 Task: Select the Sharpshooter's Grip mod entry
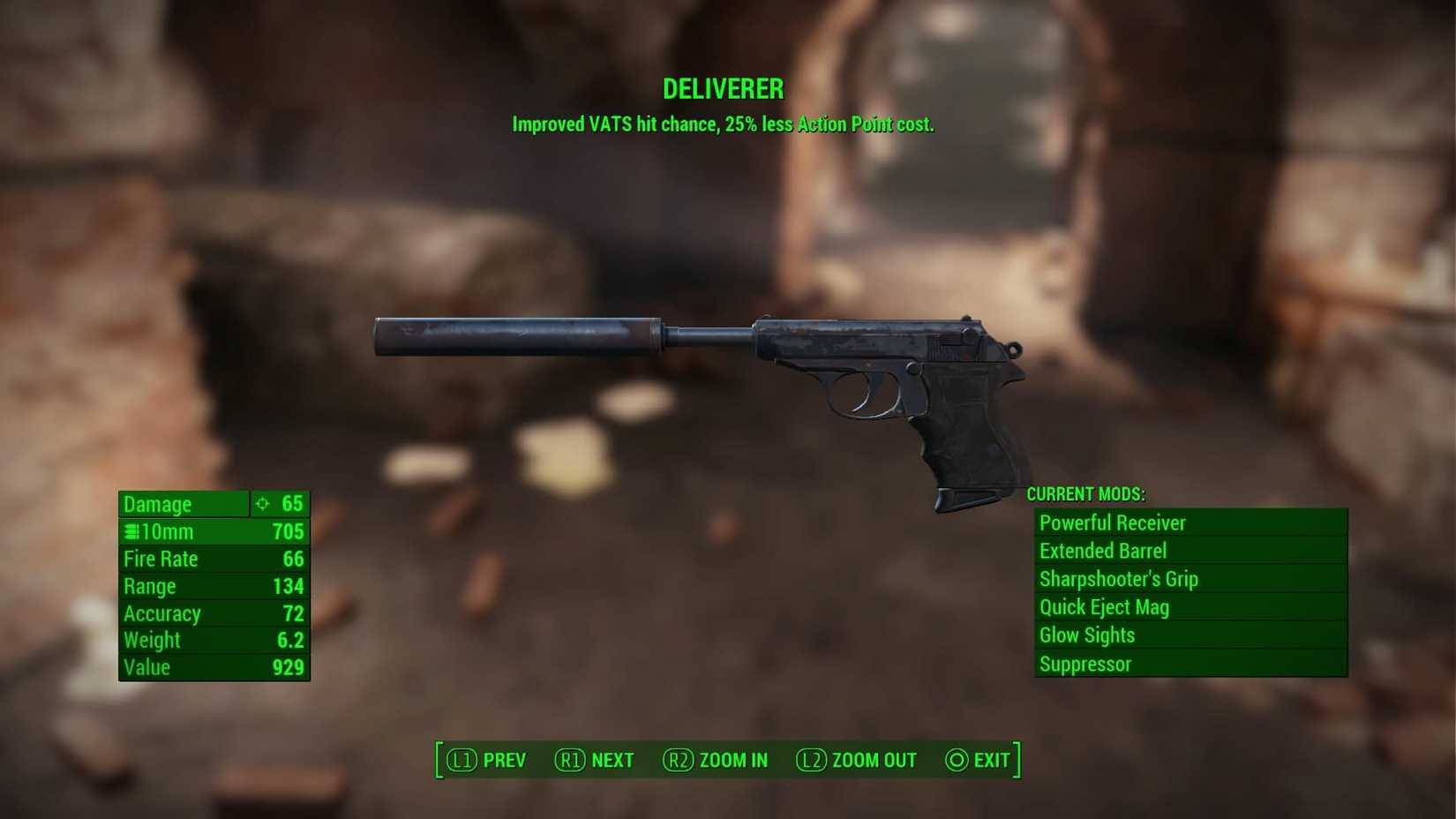pyautogui.click(x=1117, y=579)
